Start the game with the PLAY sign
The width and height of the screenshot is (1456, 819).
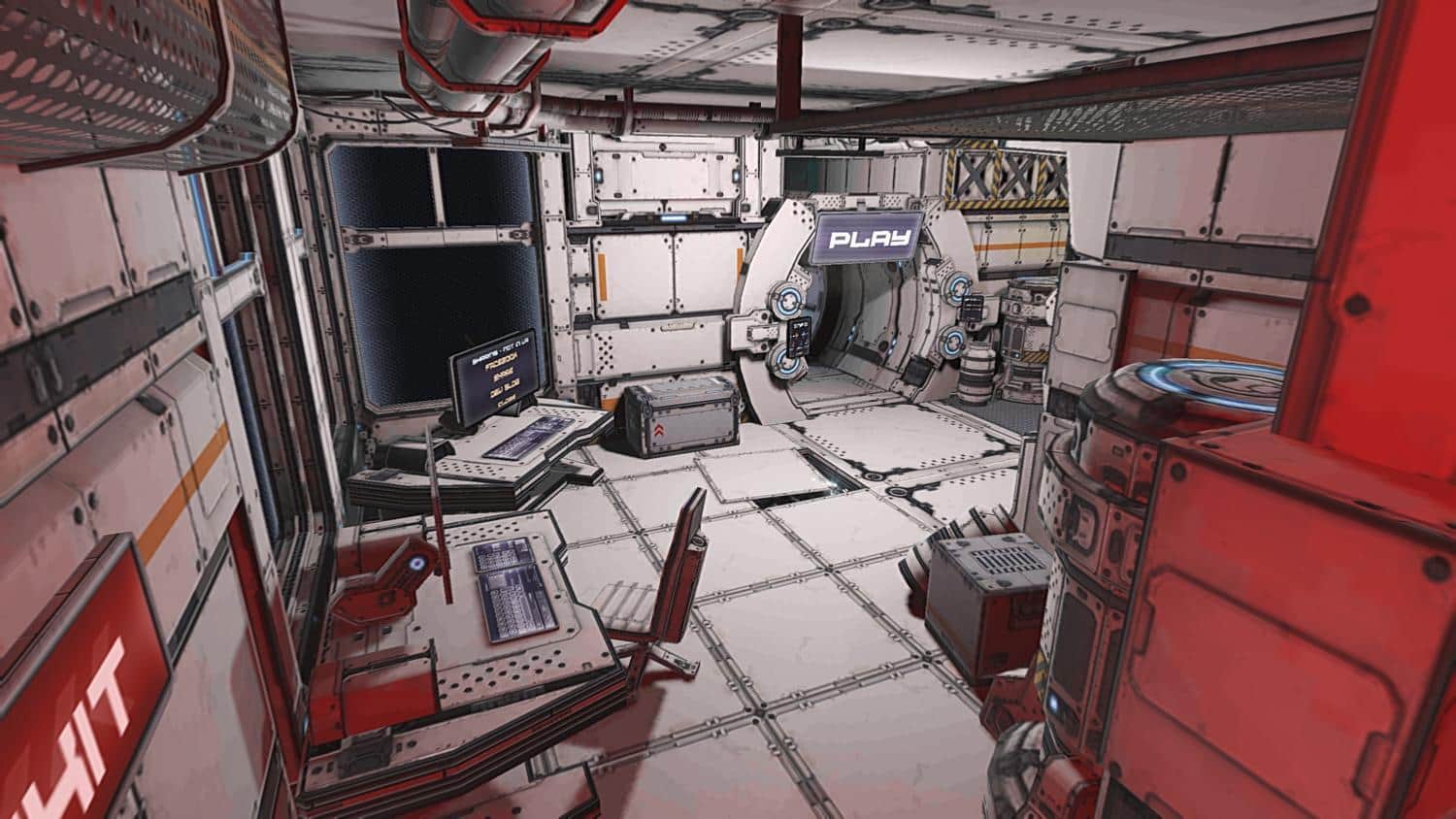tap(867, 237)
